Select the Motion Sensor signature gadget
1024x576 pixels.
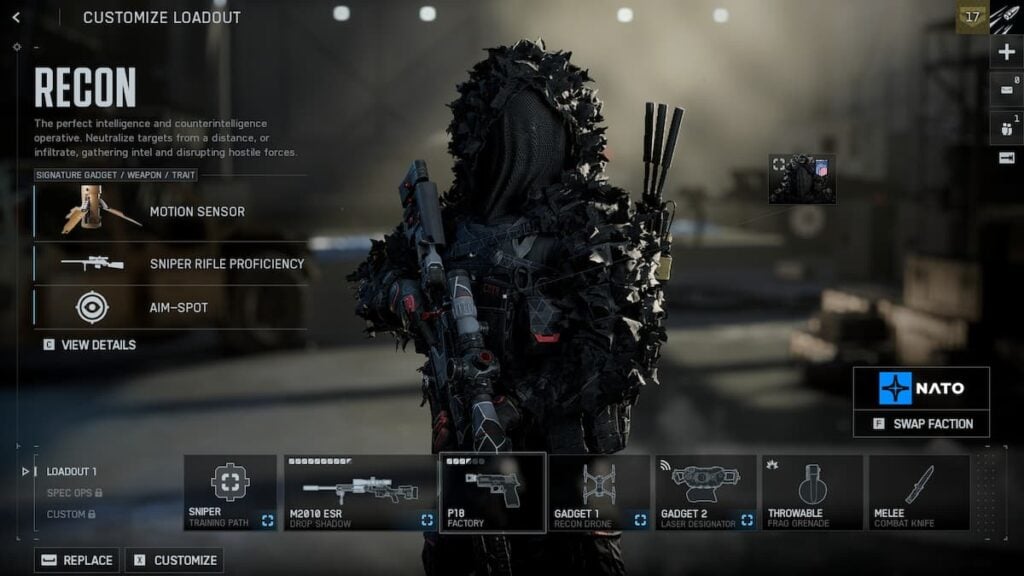coord(170,211)
